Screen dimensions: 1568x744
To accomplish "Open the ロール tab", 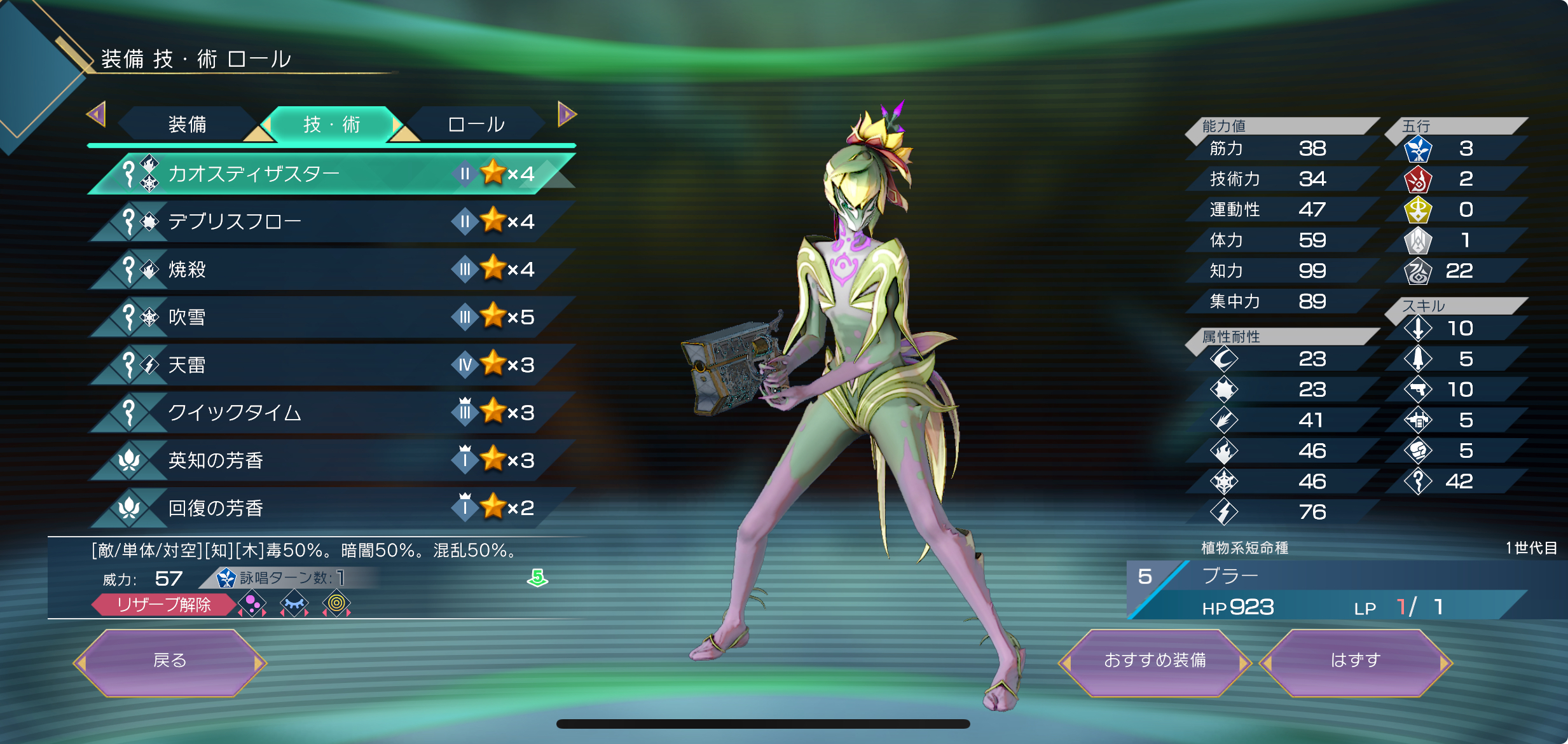I will click(476, 124).
